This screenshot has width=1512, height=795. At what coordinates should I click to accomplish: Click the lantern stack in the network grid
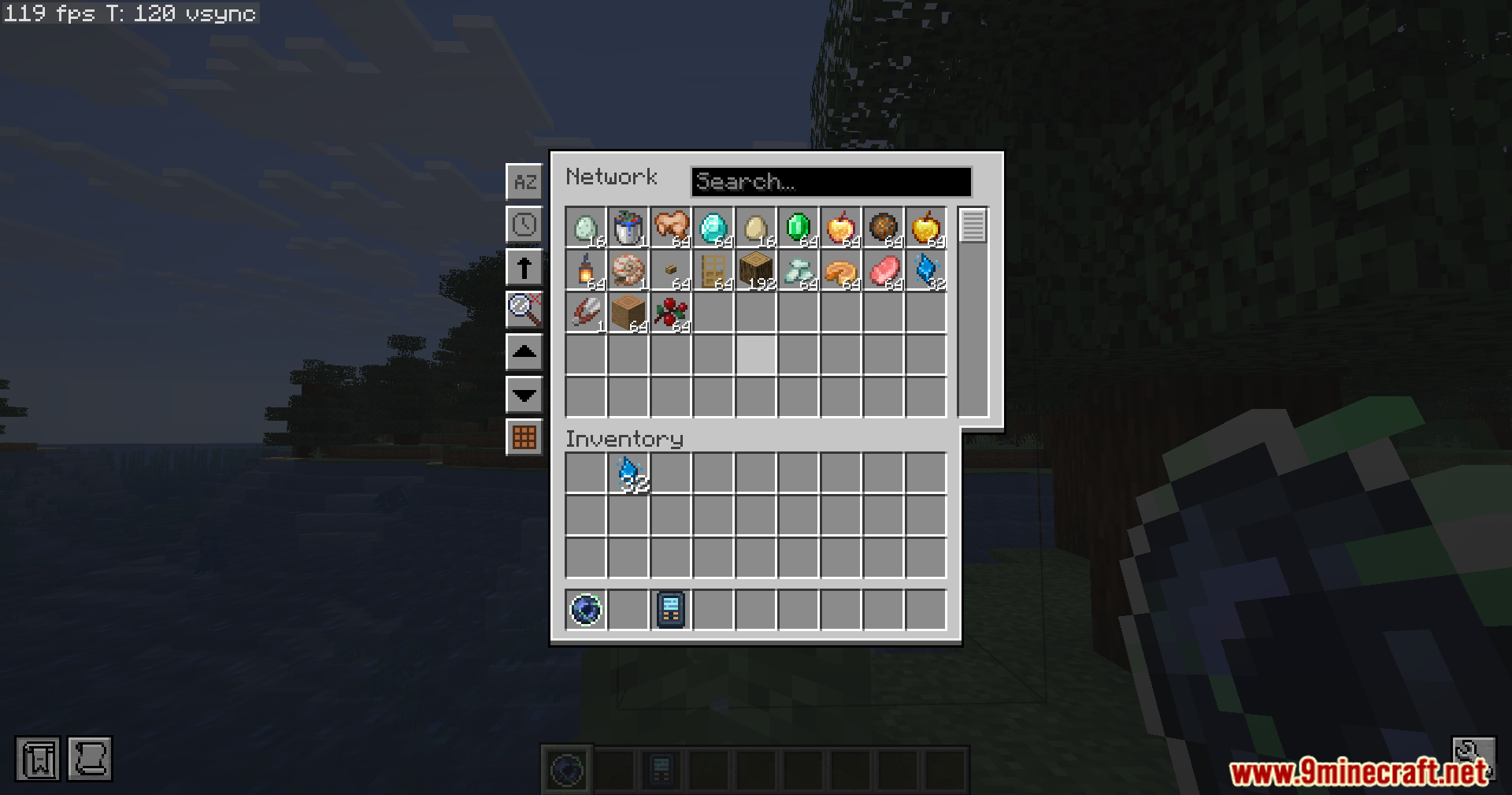pos(587,272)
